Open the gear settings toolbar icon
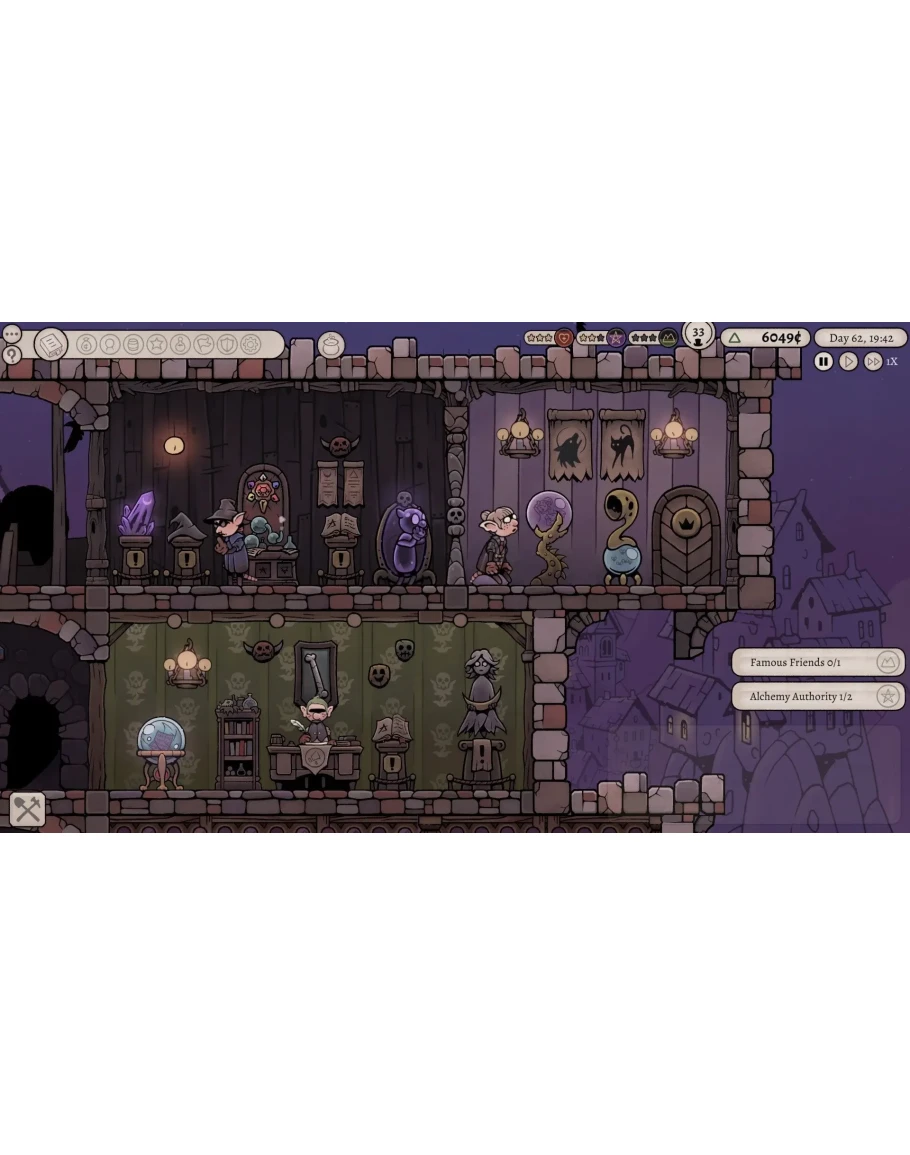Screen dimensions: 910x1155 (251, 344)
